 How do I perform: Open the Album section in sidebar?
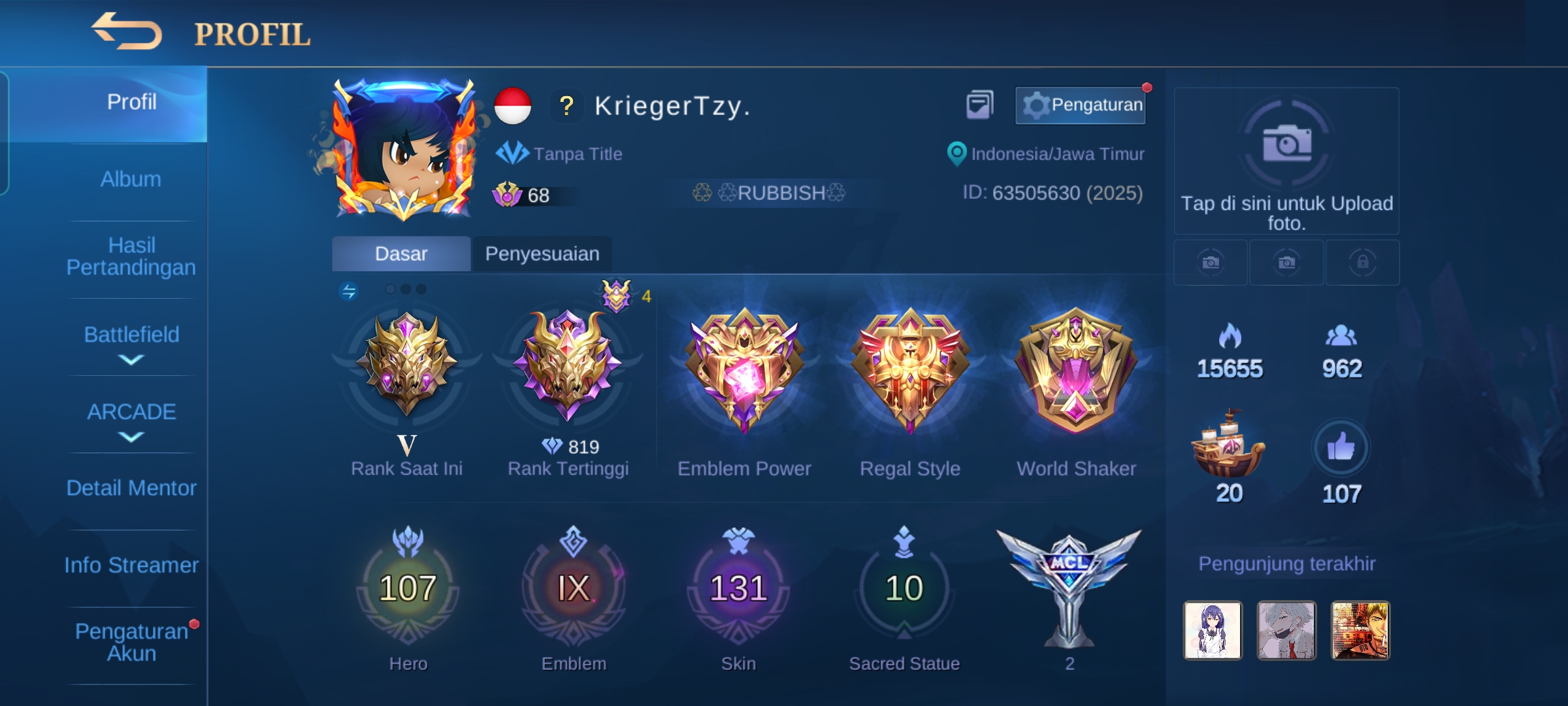(x=131, y=178)
